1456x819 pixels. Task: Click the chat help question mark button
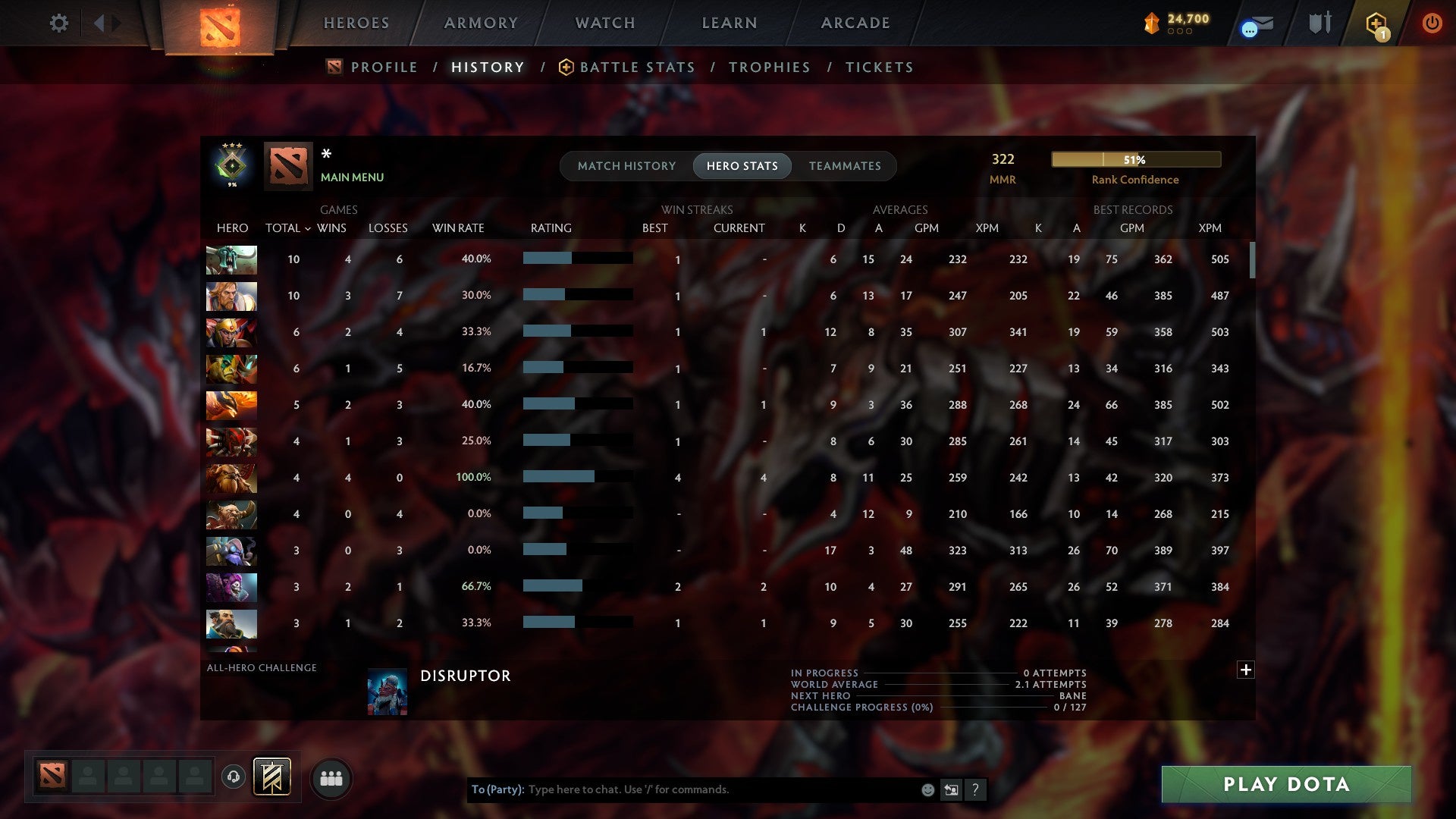coord(976,789)
